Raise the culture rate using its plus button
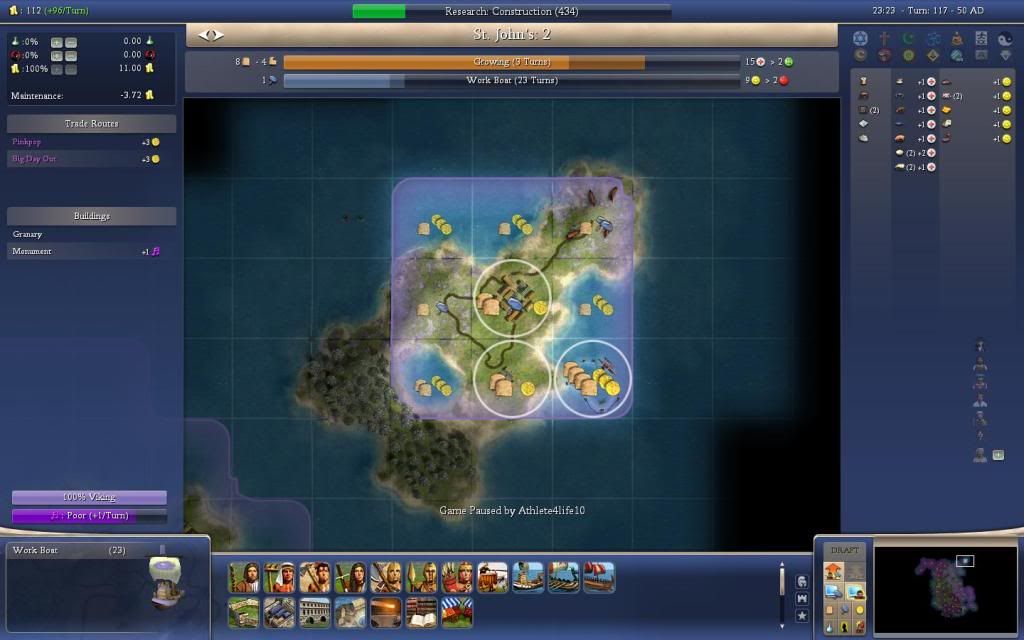The image size is (1024, 640). (56, 55)
